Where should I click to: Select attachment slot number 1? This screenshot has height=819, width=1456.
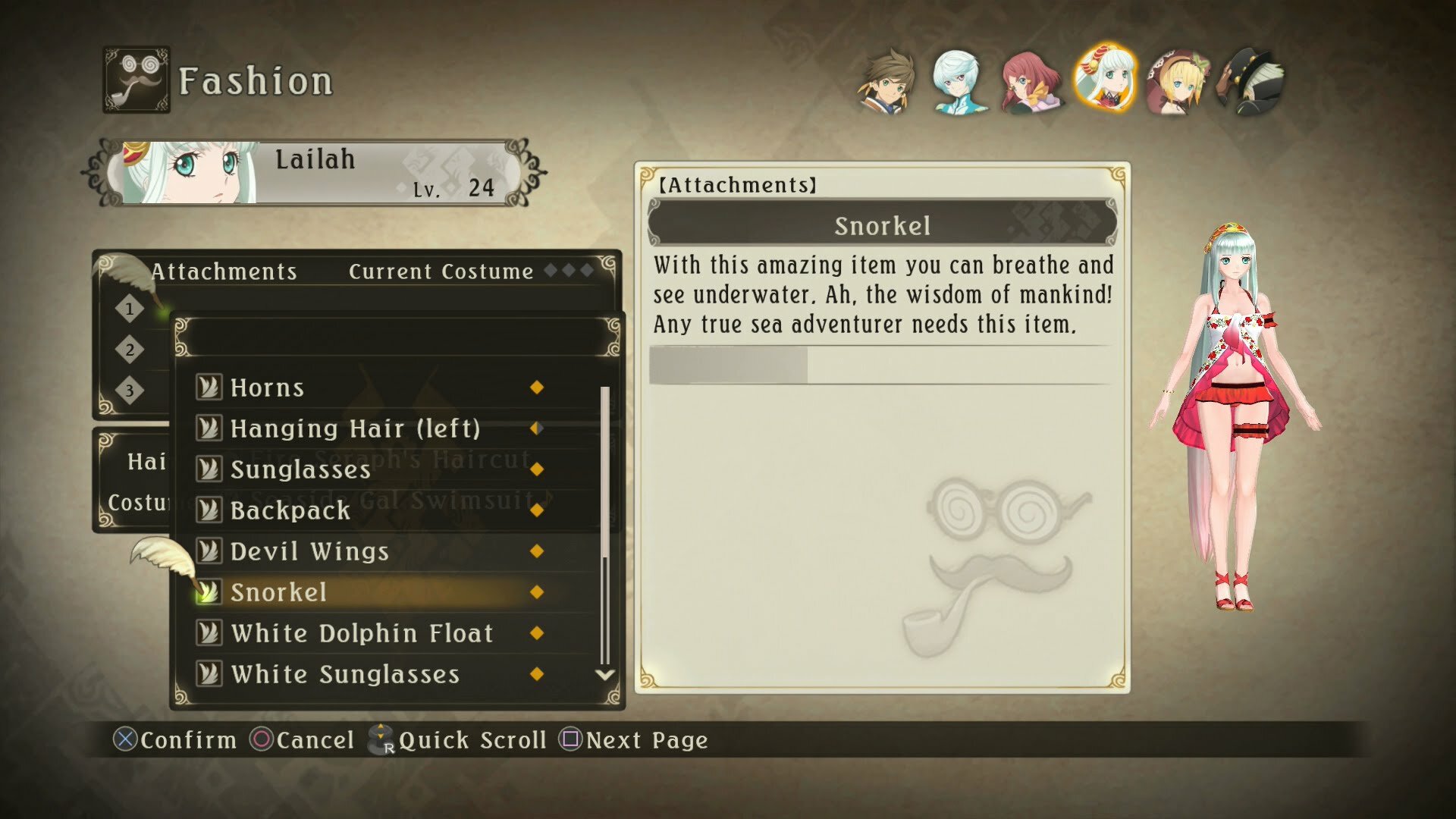tap(130, 309)
